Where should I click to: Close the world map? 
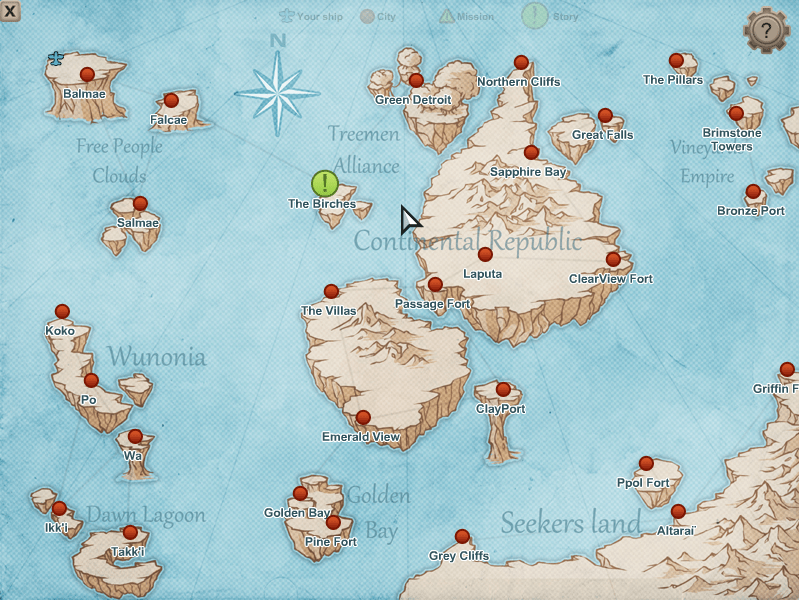pos(10,10)
